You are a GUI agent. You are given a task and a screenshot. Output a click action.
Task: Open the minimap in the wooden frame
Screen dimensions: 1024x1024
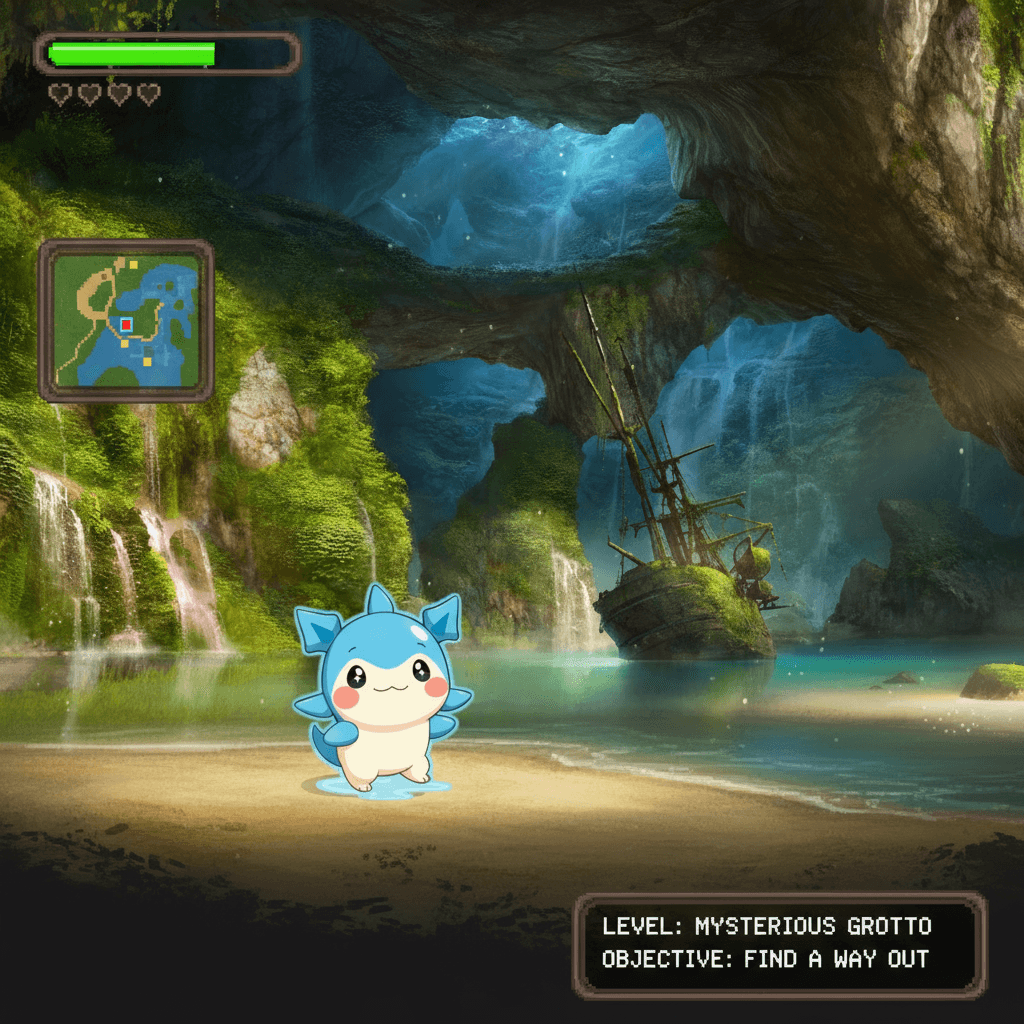pyautogui.click(x=126, y=320)
